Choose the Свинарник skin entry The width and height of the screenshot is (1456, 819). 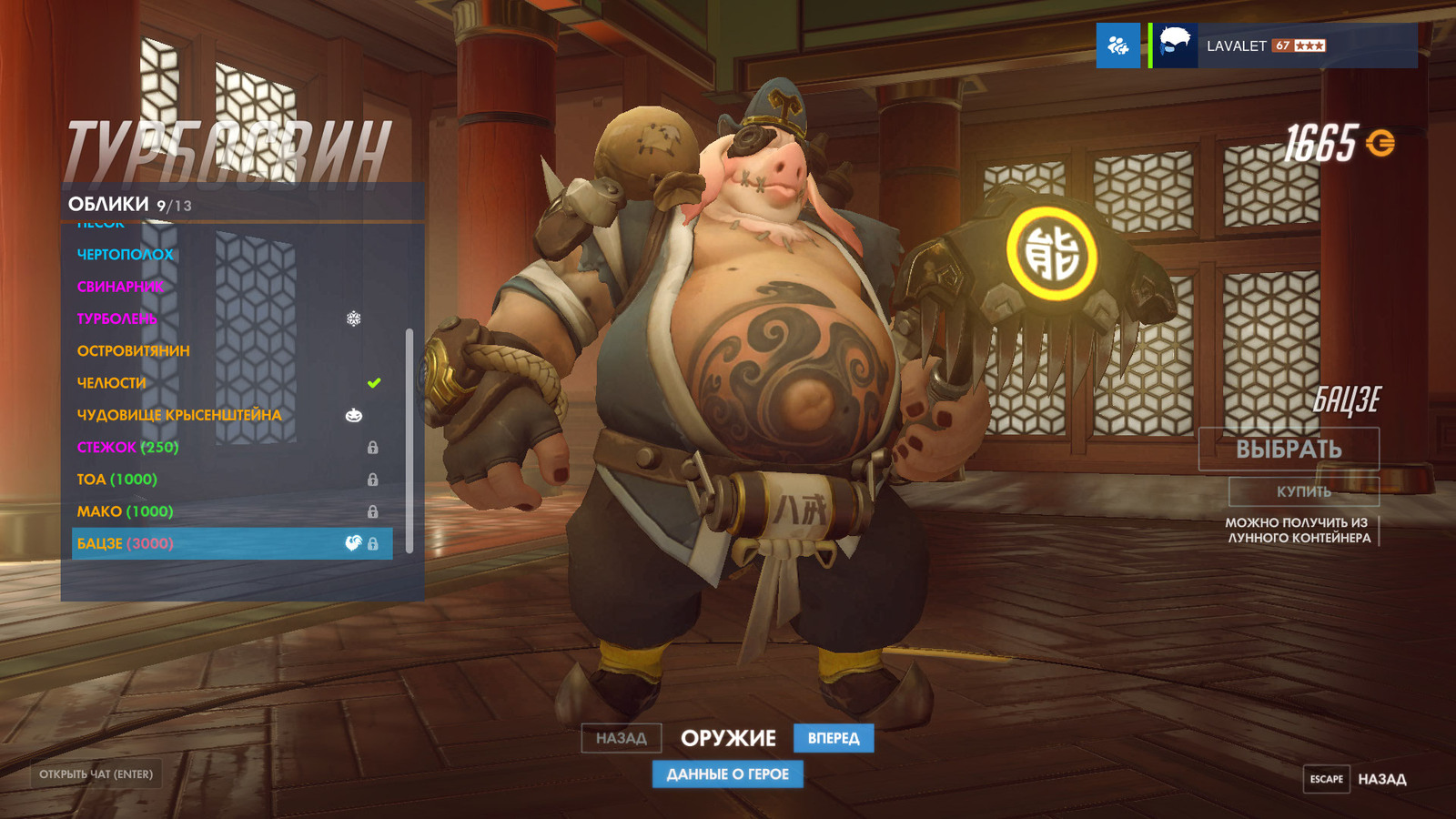[121, 287]
